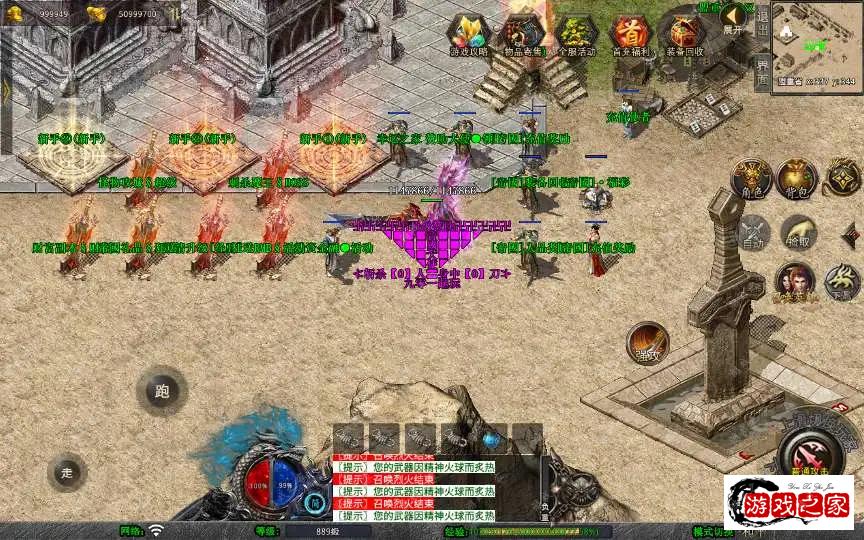The width and height of the screenshot is (864, 540).
Task: Select the 英雄 hero portrait icon
Action: point(795,283)
